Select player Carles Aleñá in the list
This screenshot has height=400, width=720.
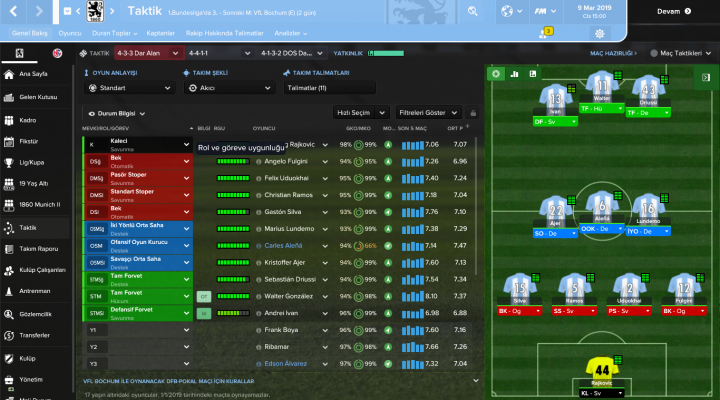pyautogui.click(x=281, y=243)
